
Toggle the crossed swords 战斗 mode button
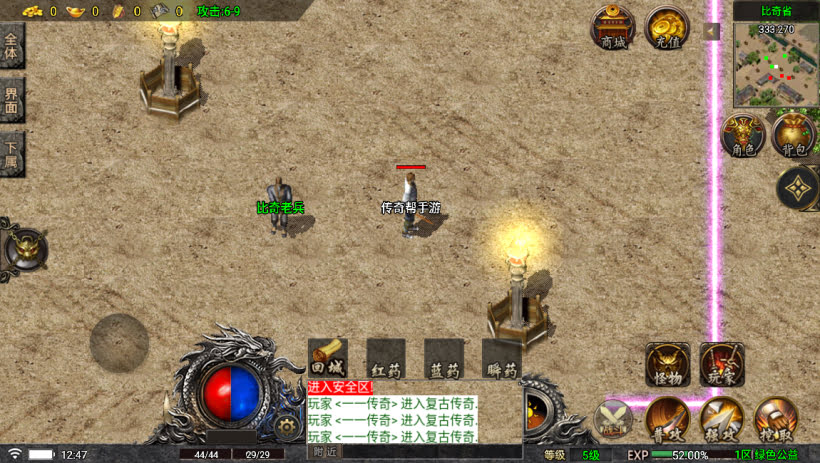[x=613, y=419]
